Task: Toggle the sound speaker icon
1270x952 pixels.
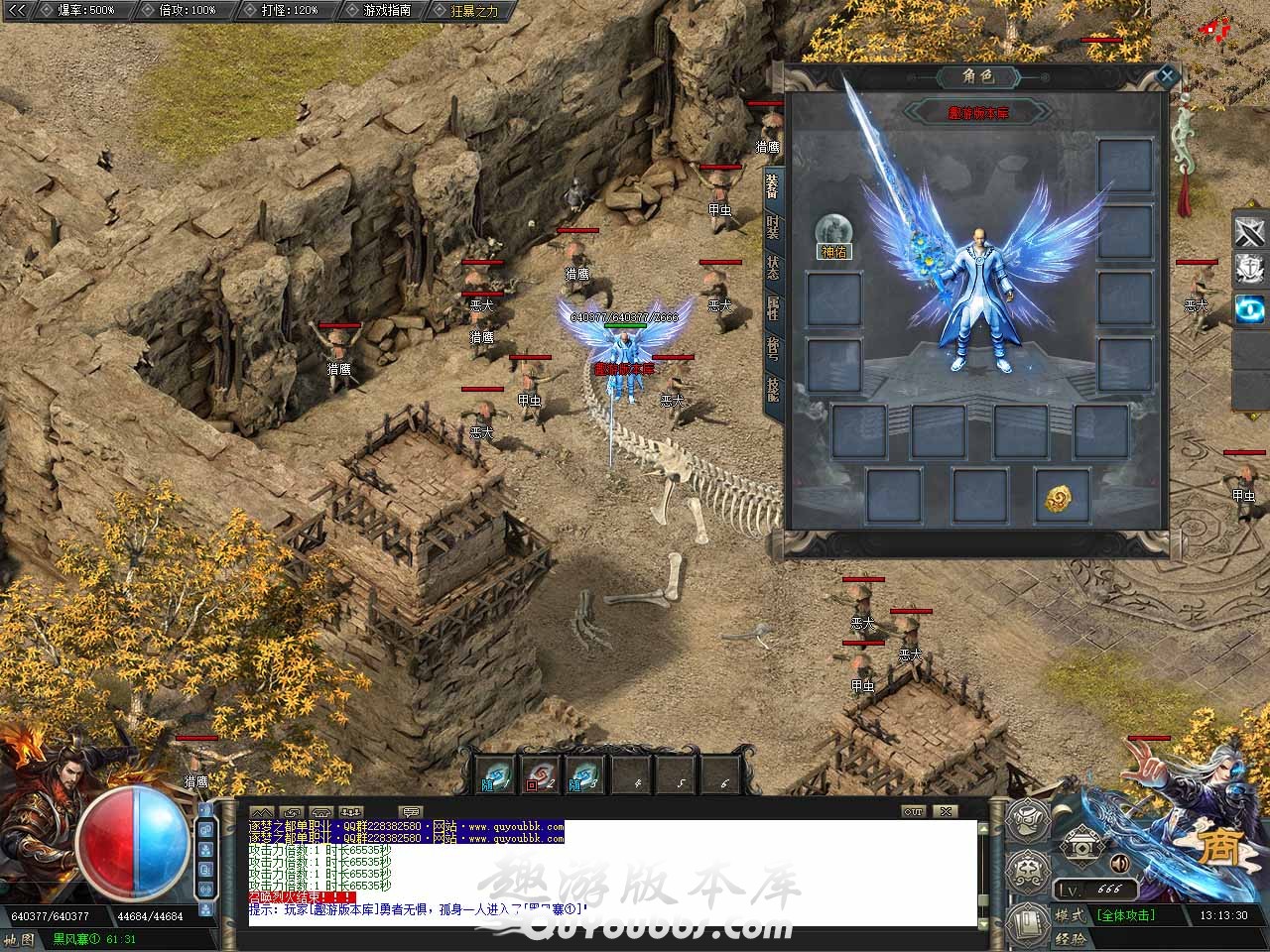Action: (1119, 863)
